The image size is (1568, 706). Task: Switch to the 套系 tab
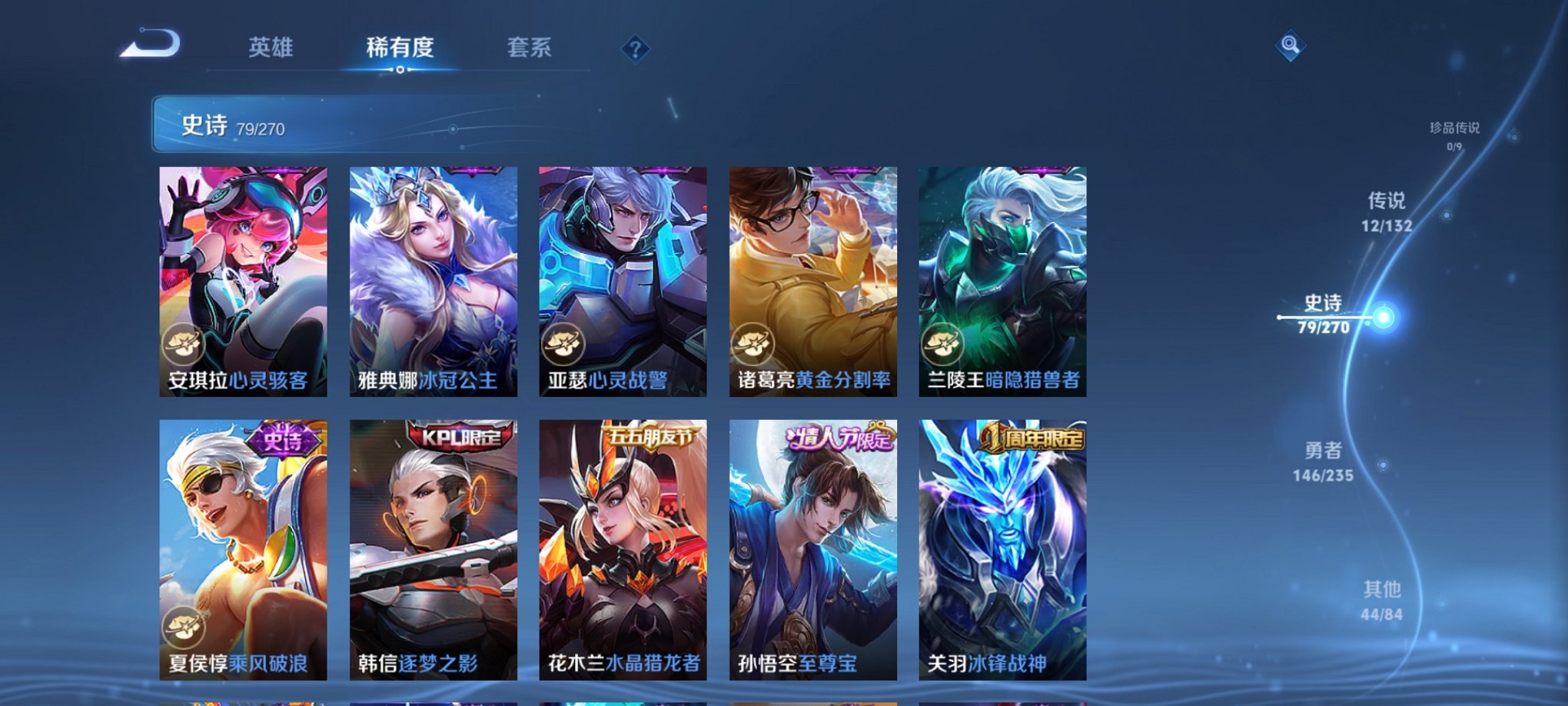tap(530, 48)
